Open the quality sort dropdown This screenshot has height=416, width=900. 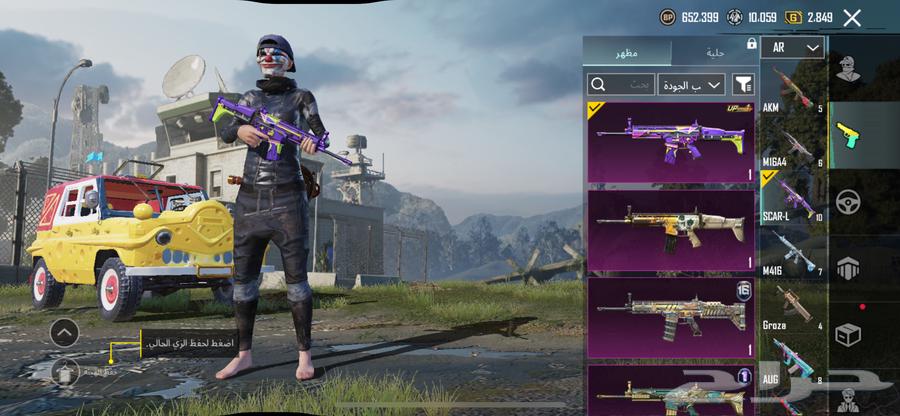692,85
